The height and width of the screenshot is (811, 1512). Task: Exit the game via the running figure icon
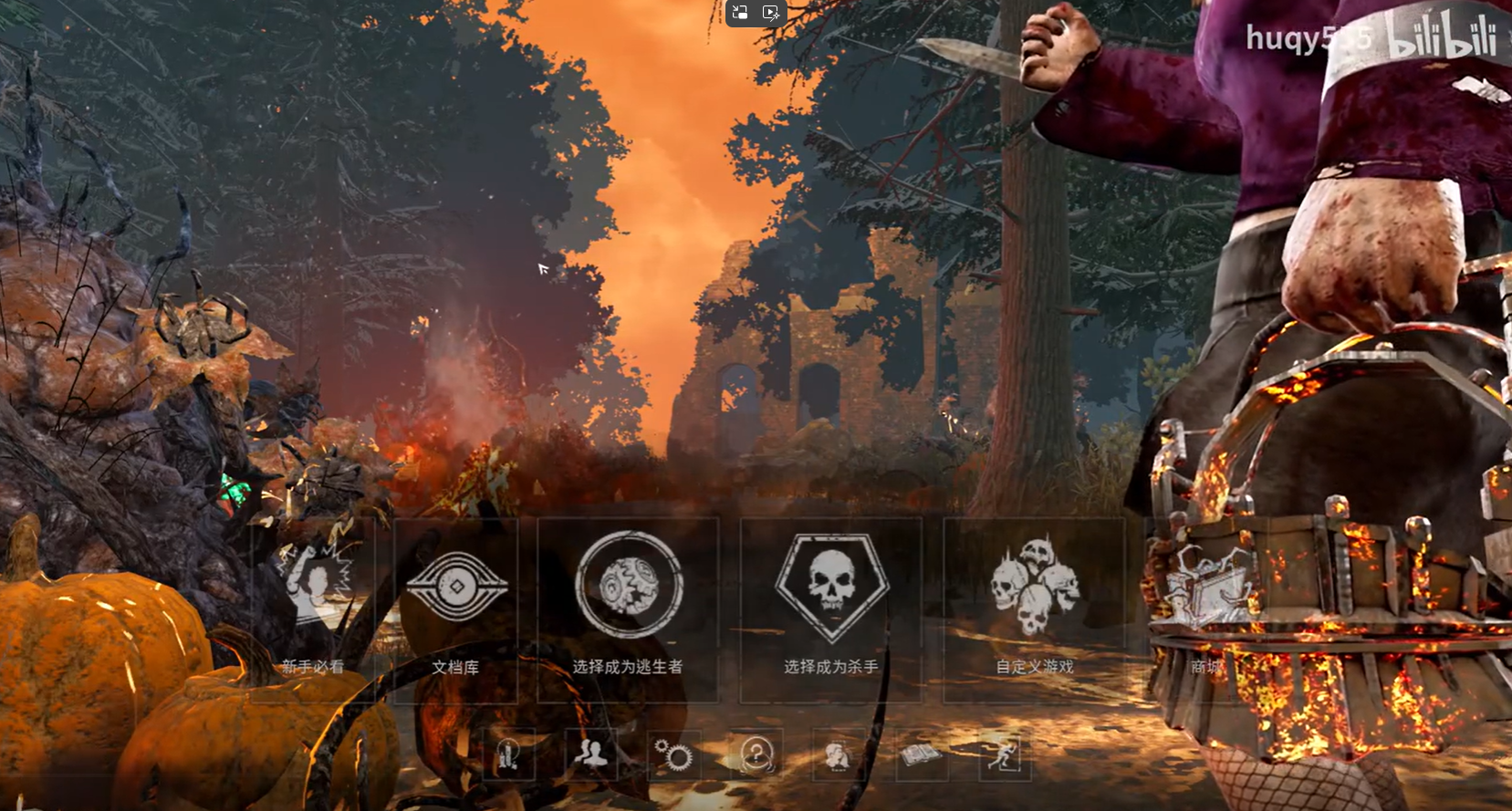(x=1002, y=755)
